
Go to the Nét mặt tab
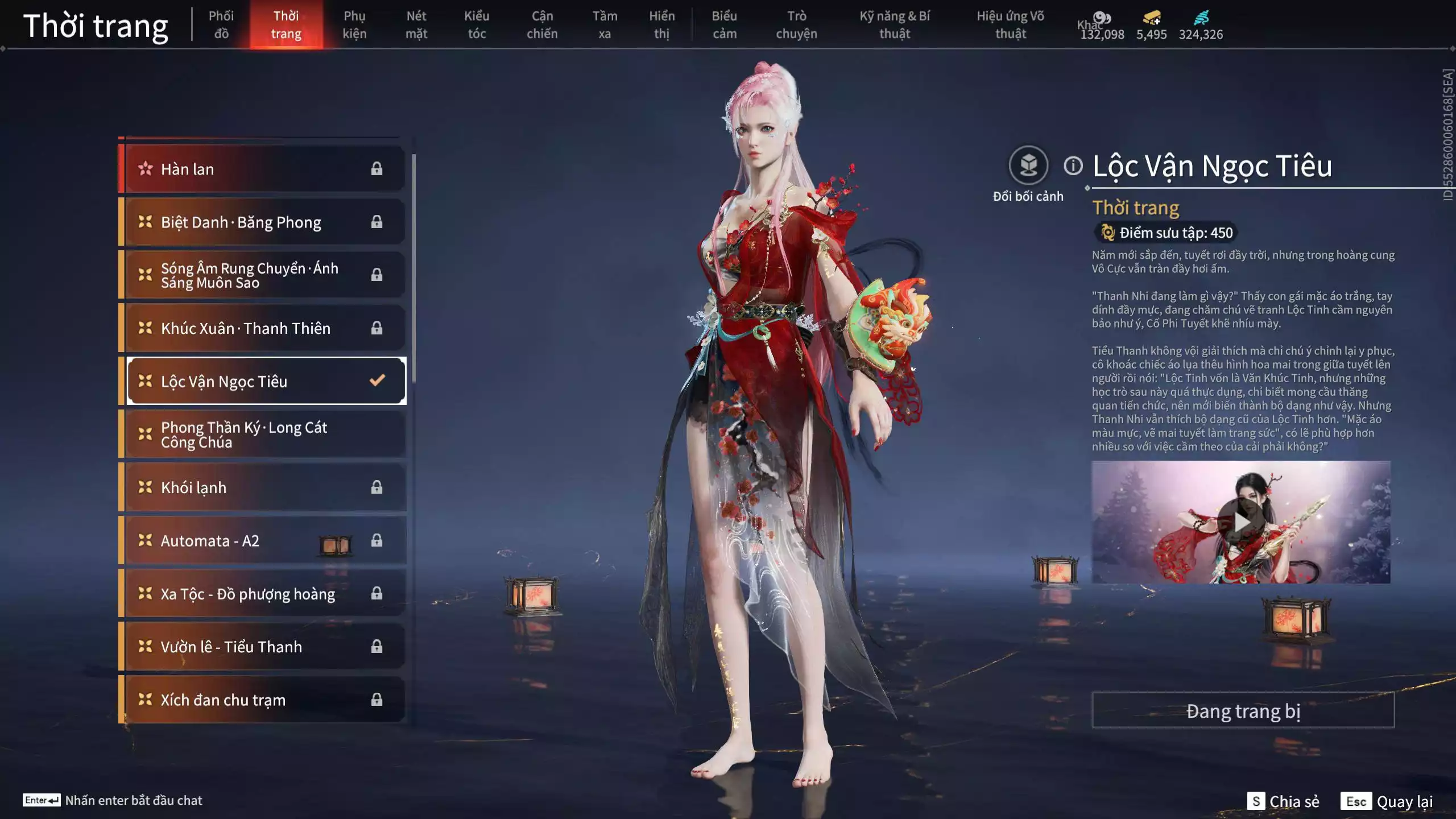point(416,24)
